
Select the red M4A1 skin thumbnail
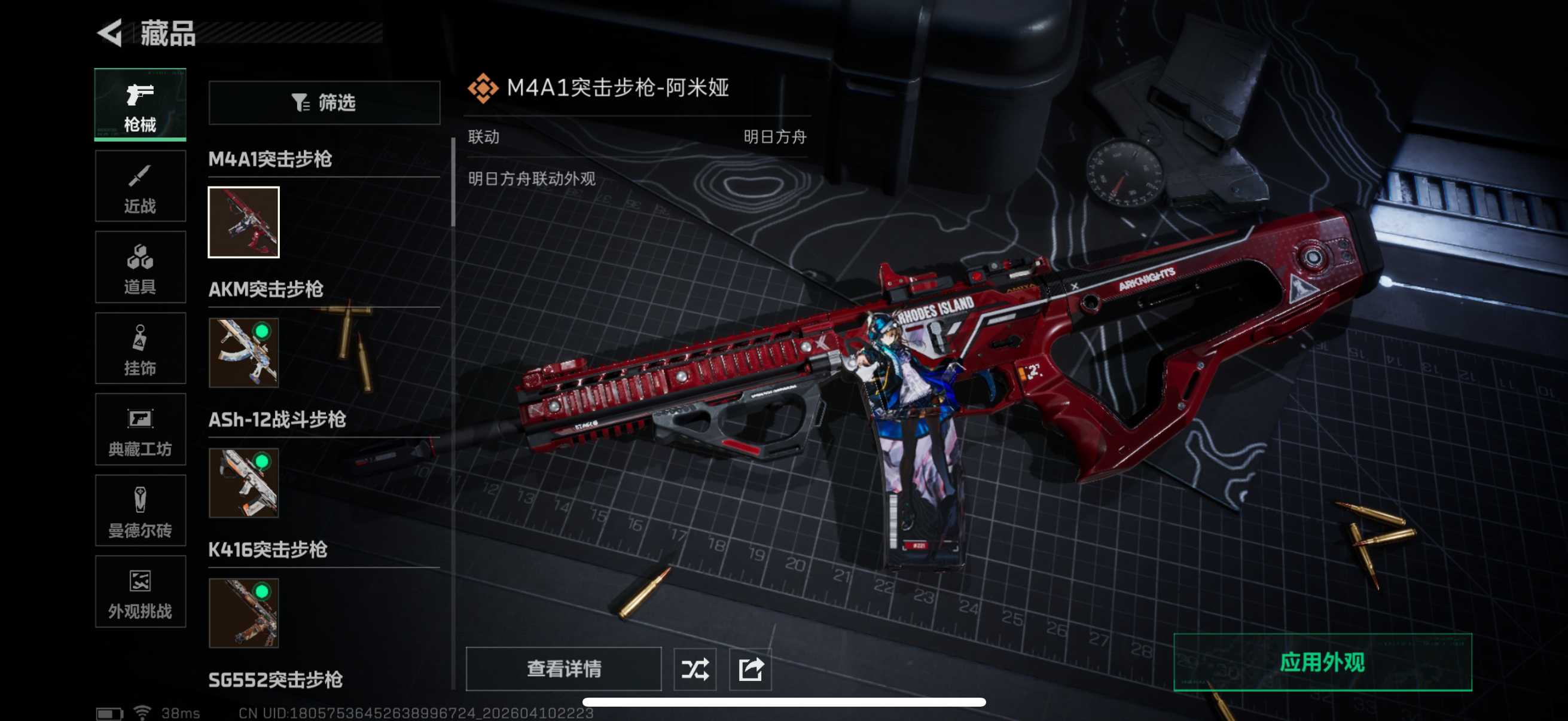point(243,222)
